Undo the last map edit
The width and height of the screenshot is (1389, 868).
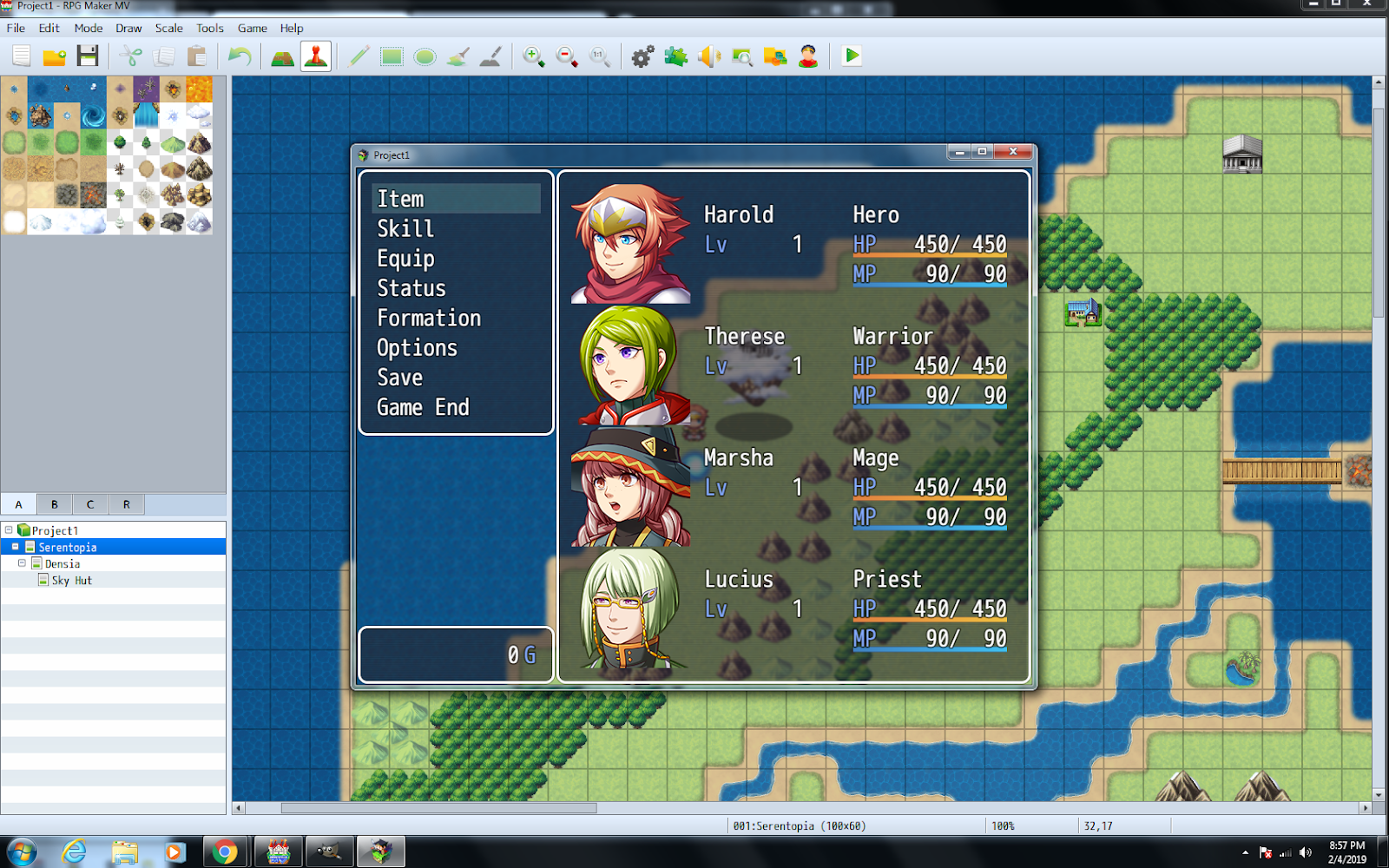240,56
